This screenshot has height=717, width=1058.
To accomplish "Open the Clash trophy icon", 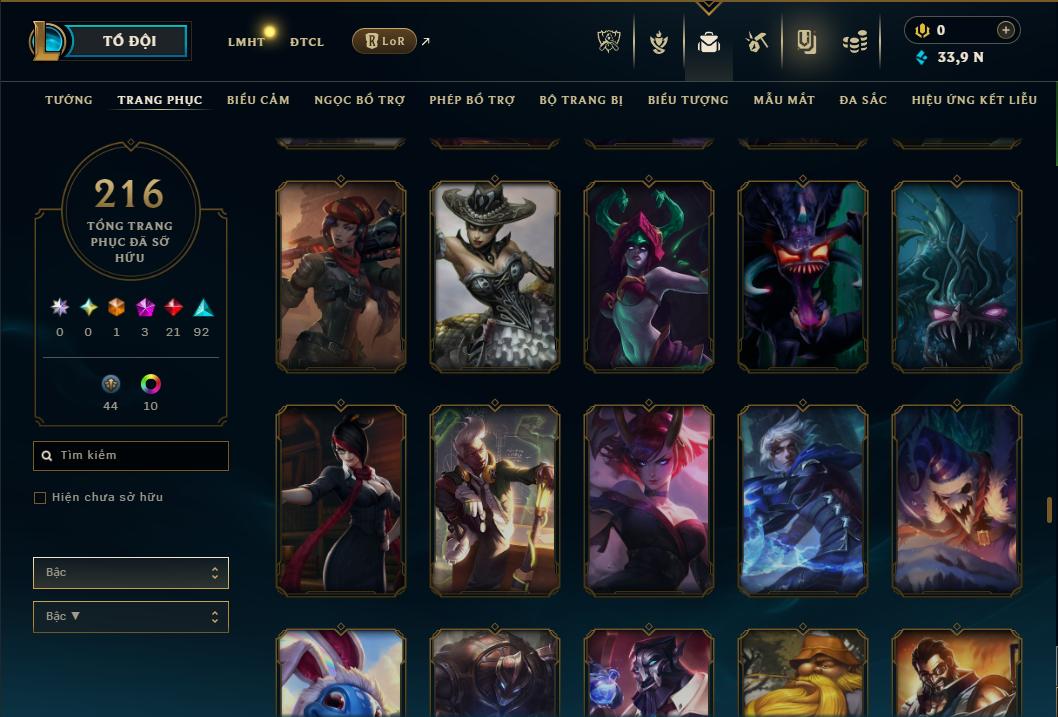I will tap(609, 41).
